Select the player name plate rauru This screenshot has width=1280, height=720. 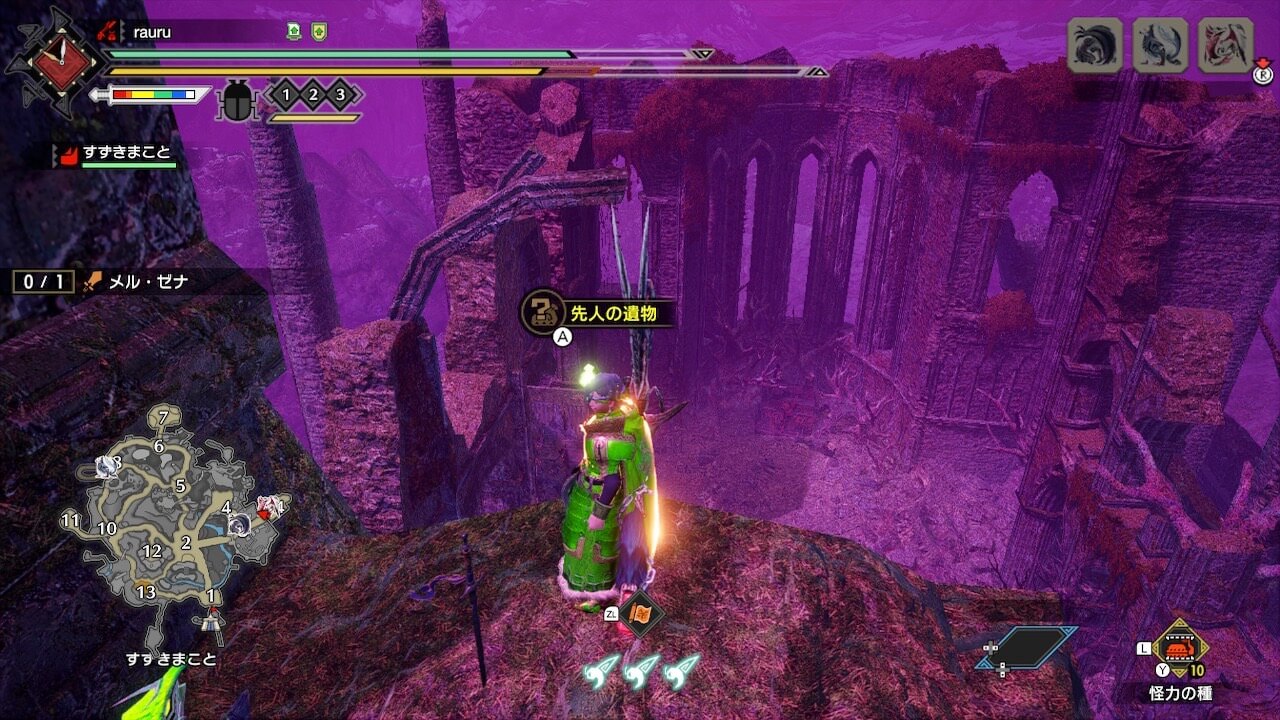pos(152,33)
